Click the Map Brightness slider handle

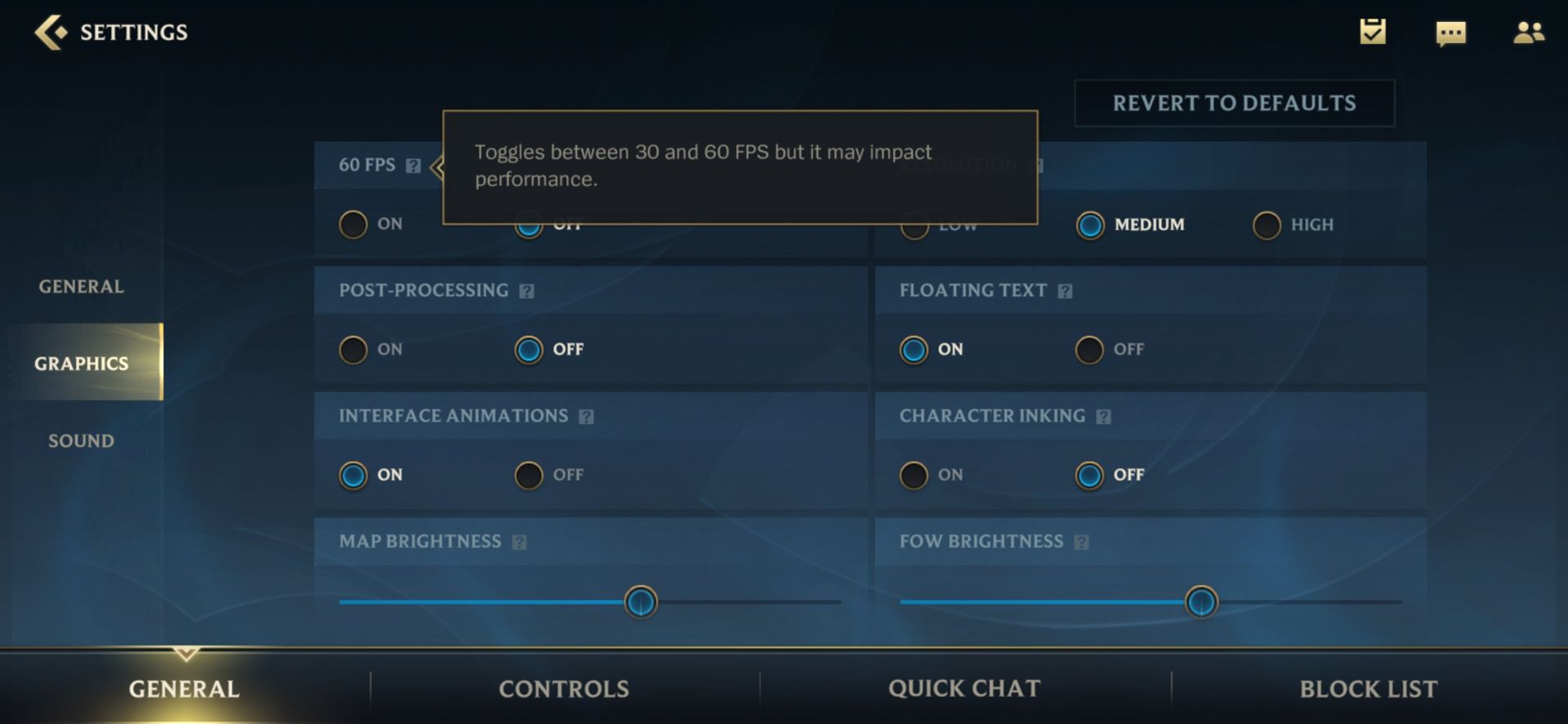tap(640, 602)
